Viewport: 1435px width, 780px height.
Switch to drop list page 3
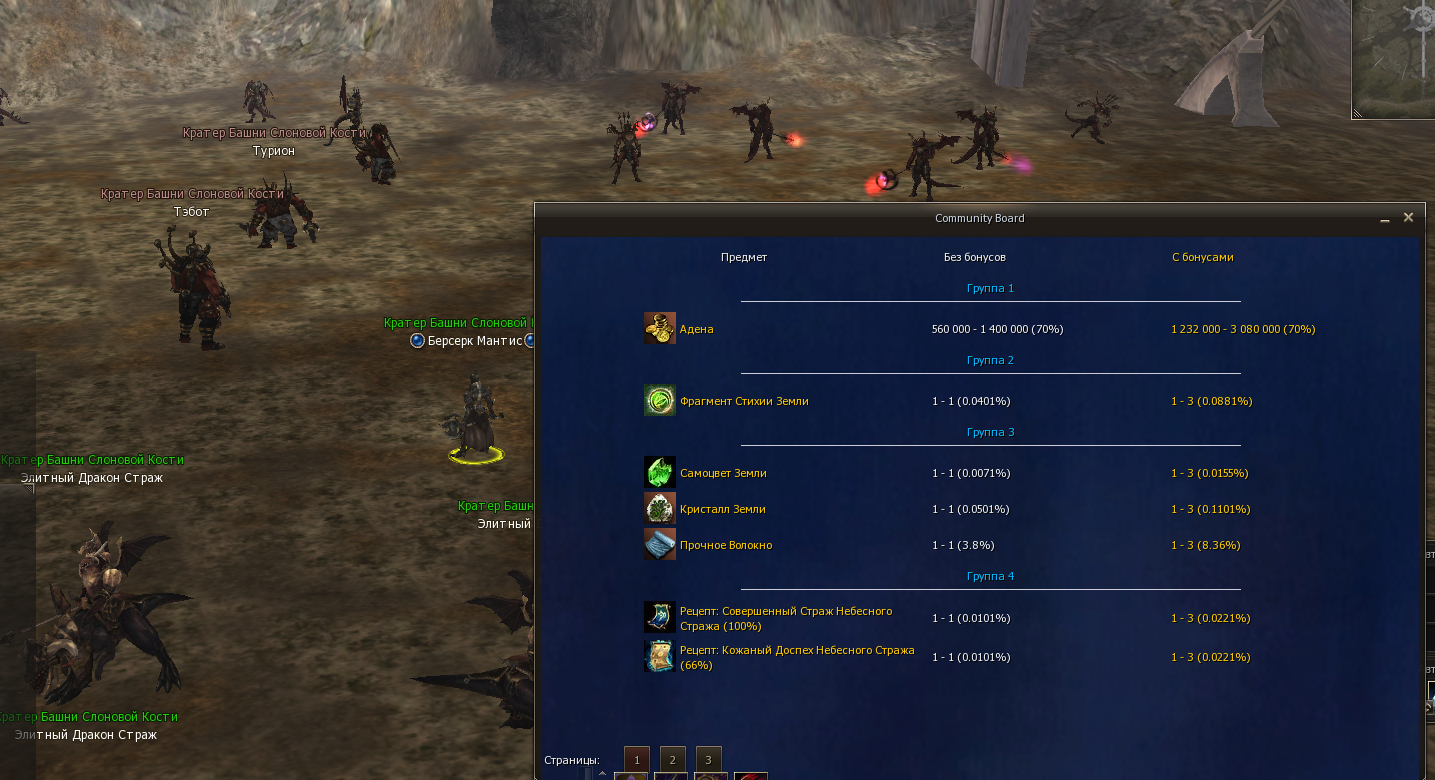pyautogui.click(x=708, y=760)
